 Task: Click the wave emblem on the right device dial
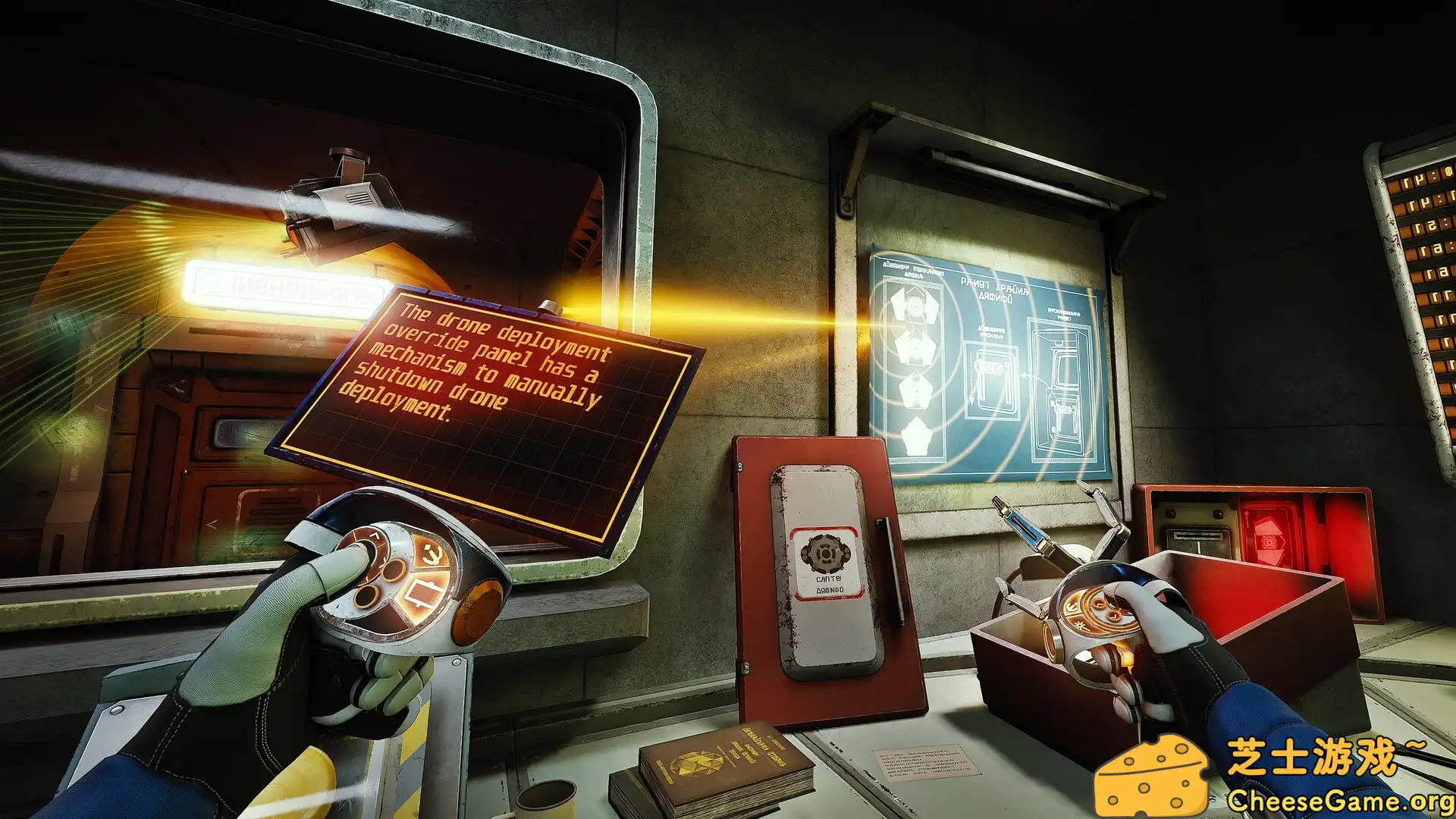tap(1071, 607)
